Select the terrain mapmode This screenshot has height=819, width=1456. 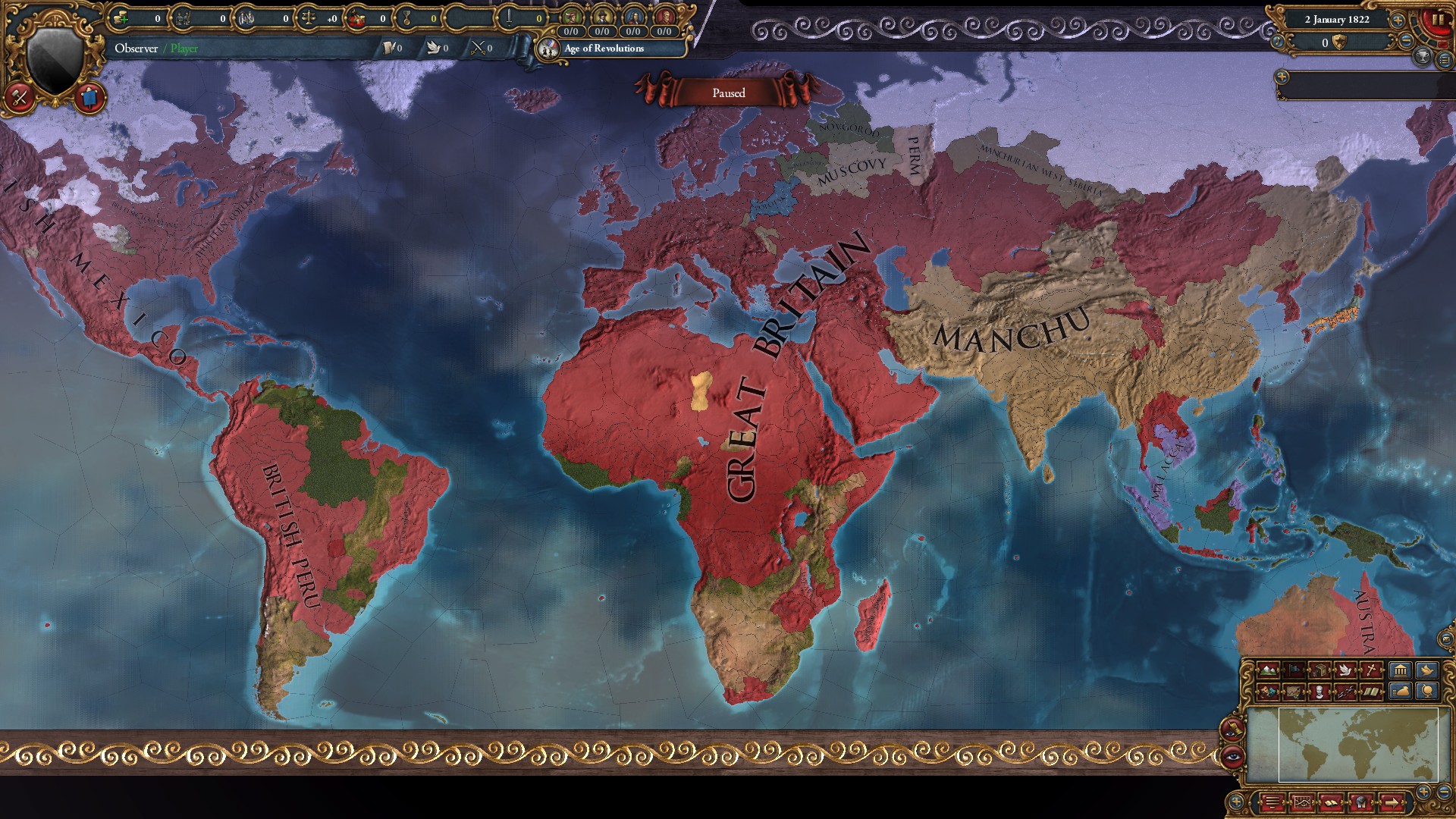click(1268, 670)
